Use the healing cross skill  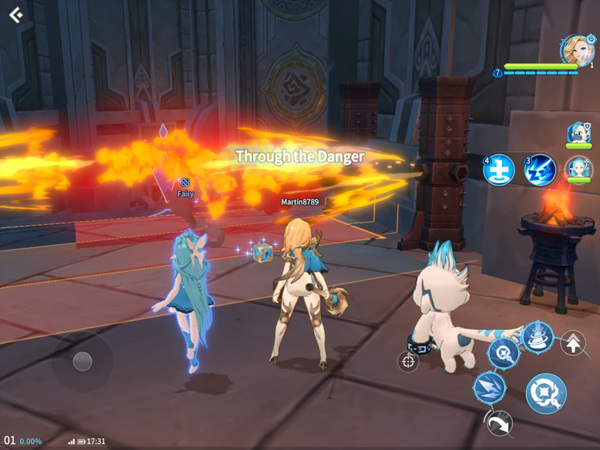pos(498,170)
